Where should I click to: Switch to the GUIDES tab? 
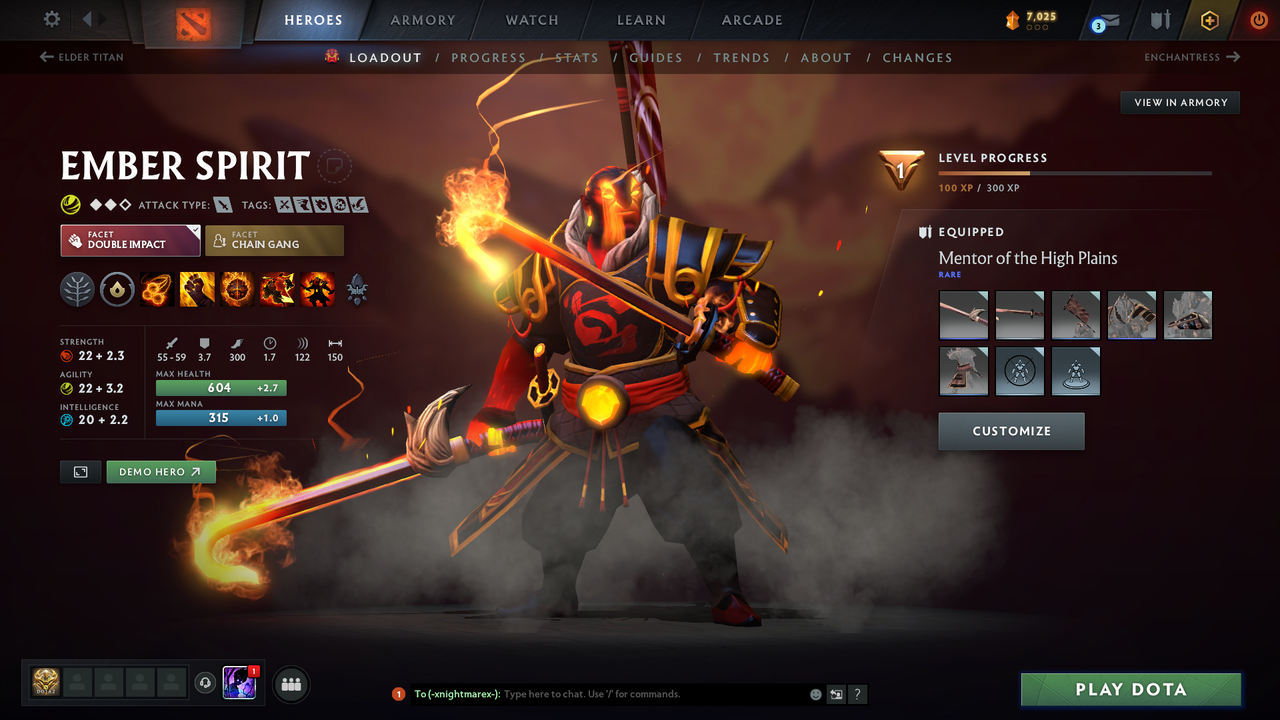tap(656, 57)
